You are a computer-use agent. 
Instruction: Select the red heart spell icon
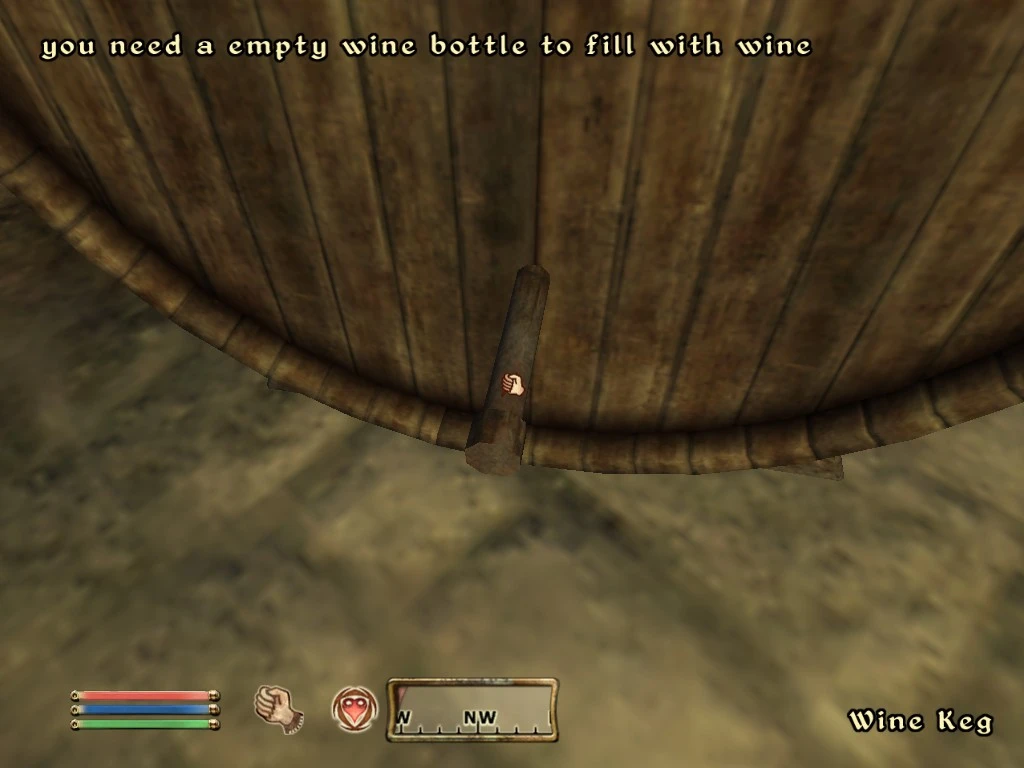coord(354,708)
